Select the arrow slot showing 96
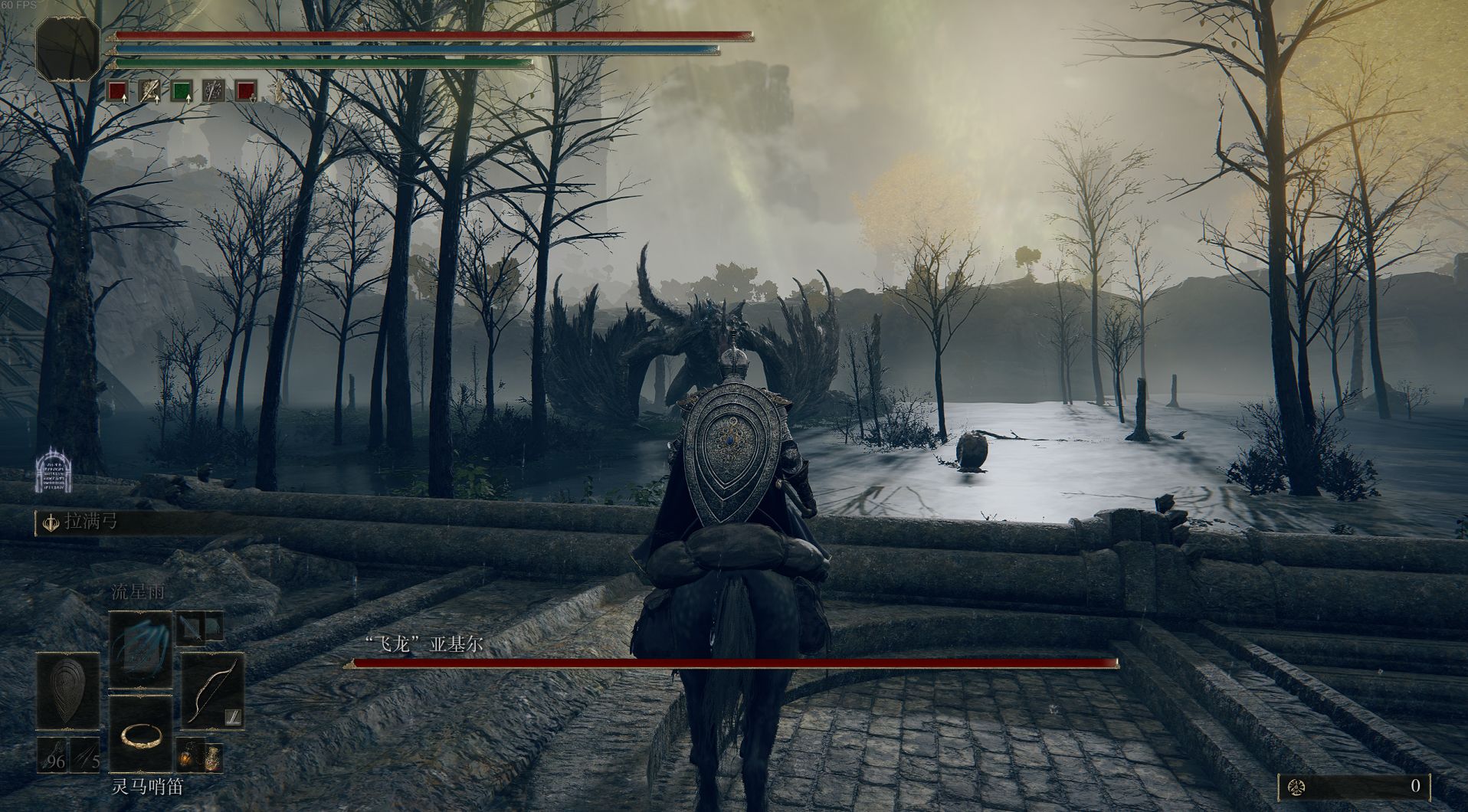Image resolution: width=1468 pixels, height=812 pixels. (52, 755)
